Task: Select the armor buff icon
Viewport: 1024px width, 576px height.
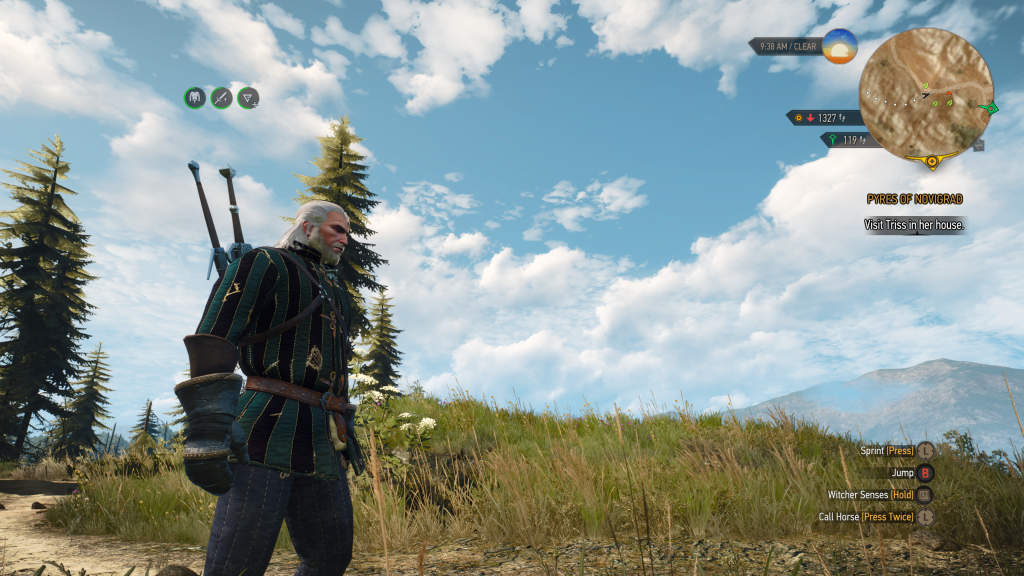Action: pos(195,97)
